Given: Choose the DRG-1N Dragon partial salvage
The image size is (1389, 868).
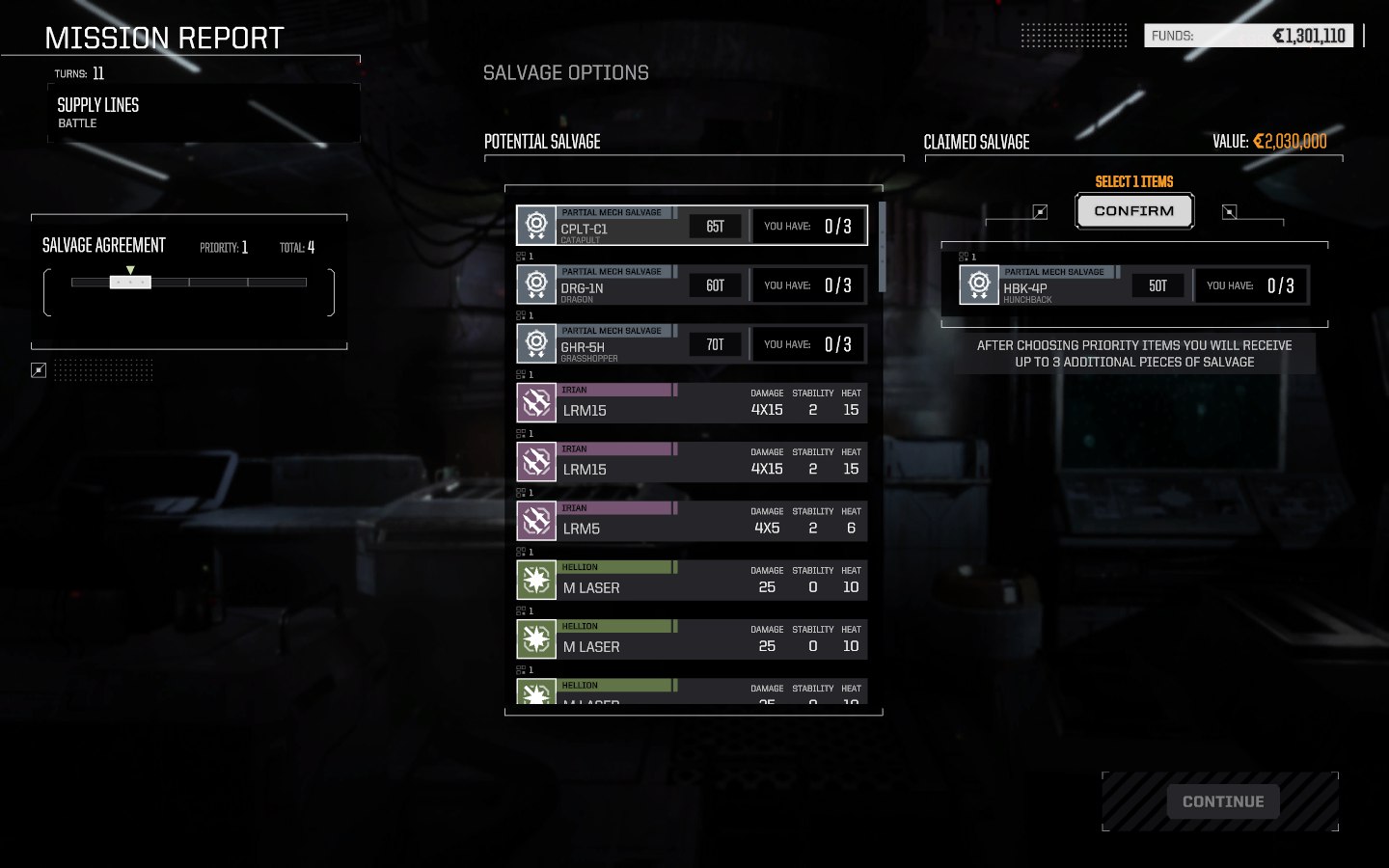Looking at the screenshot, I should click(x=692, y=285).
